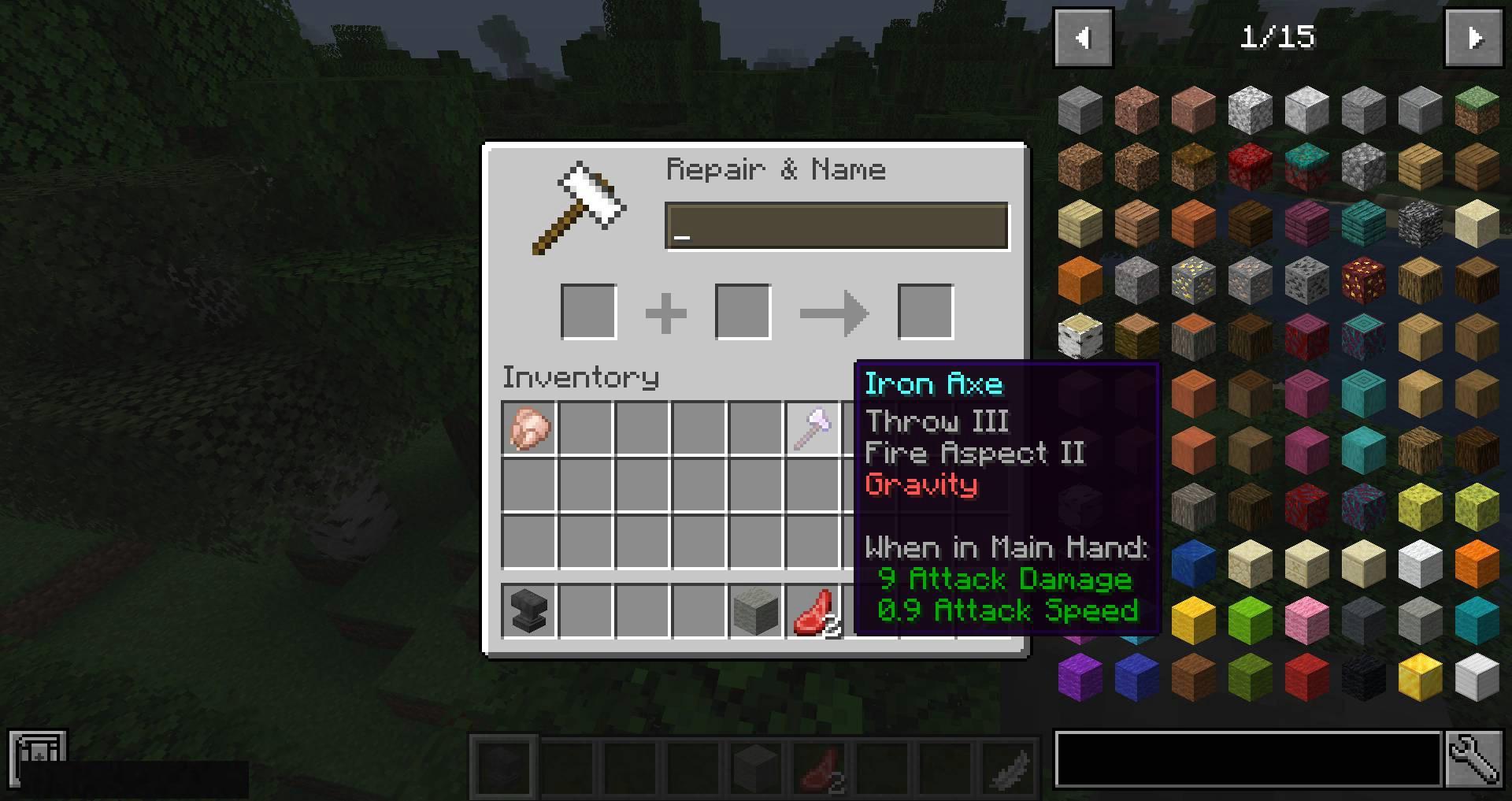Select the anvil in the hotbar row
This screenshot has width=1512, height=801.
(x=528, y=611)
